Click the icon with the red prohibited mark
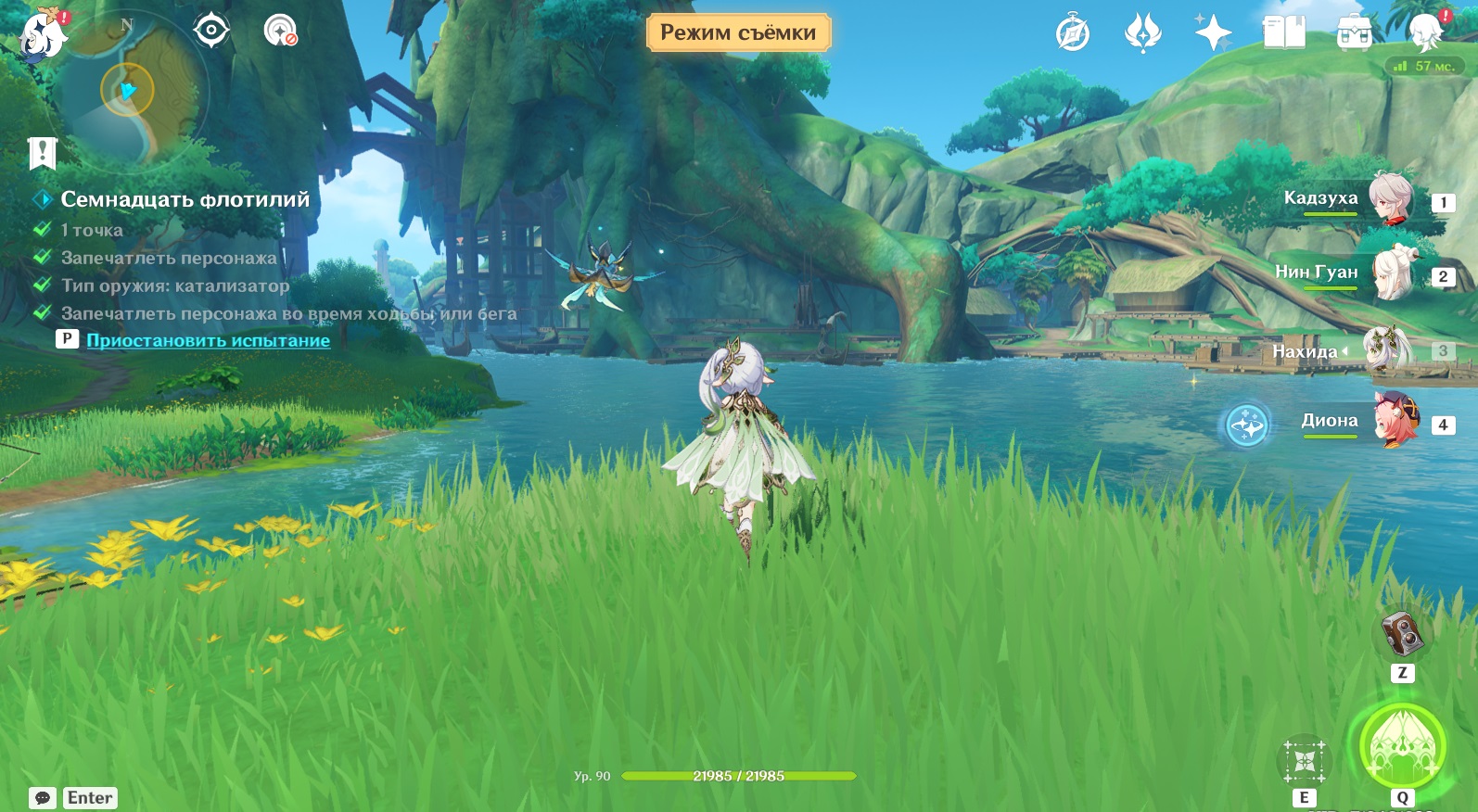This screenshot has height=812, width=1478. coord(279,32)
